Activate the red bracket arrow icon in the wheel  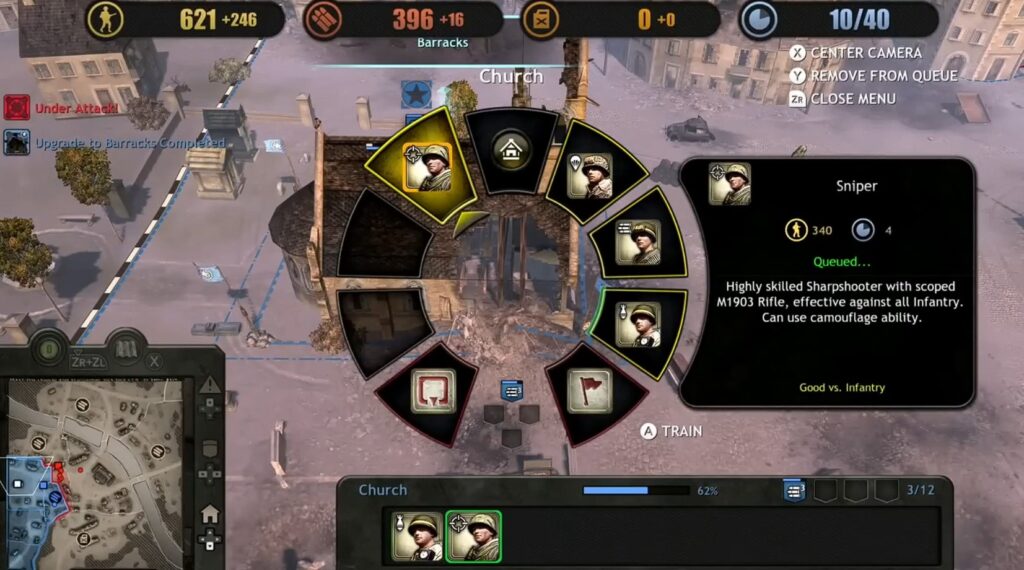click(432, 390)
